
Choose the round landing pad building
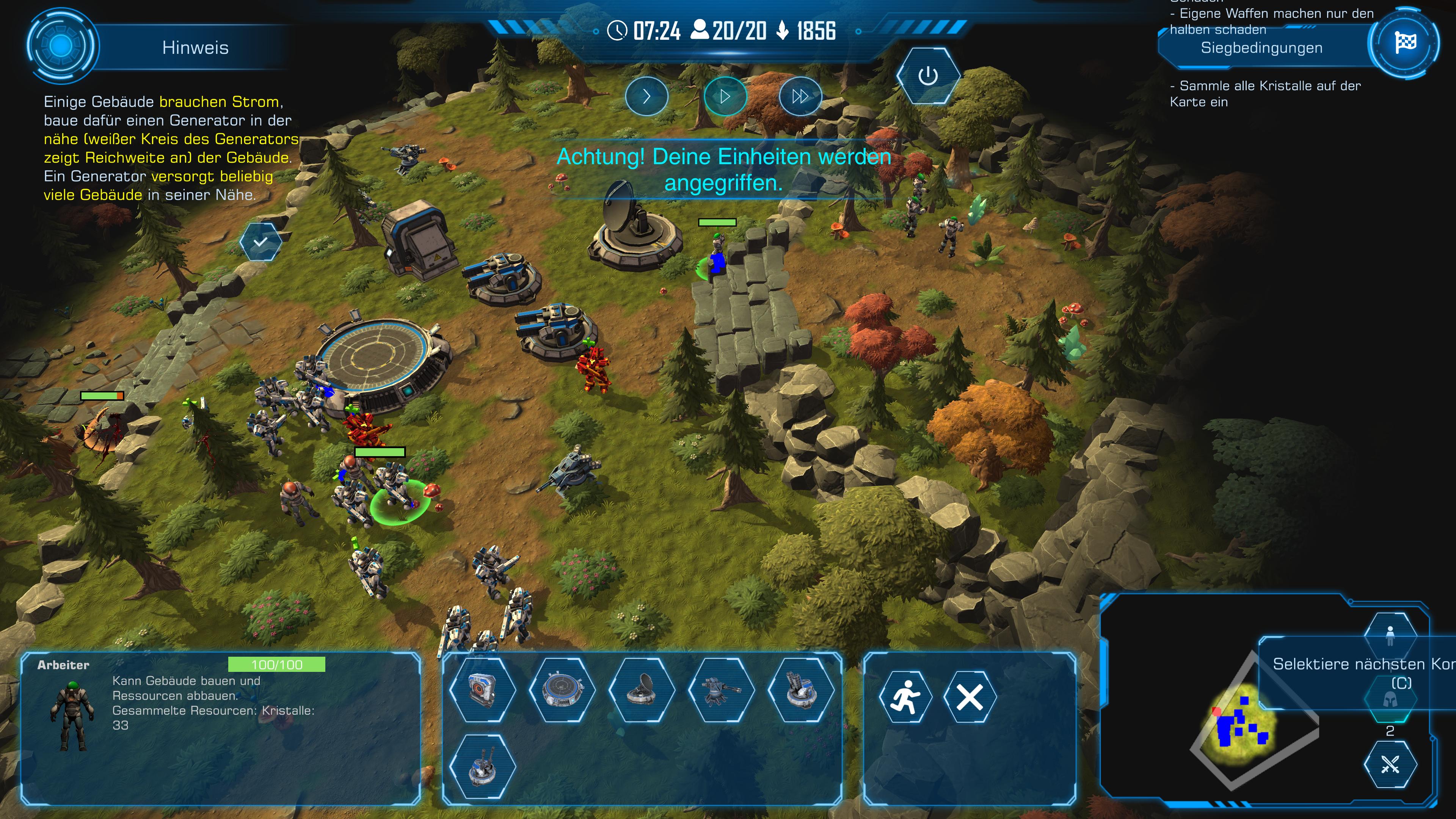point(562,690)
